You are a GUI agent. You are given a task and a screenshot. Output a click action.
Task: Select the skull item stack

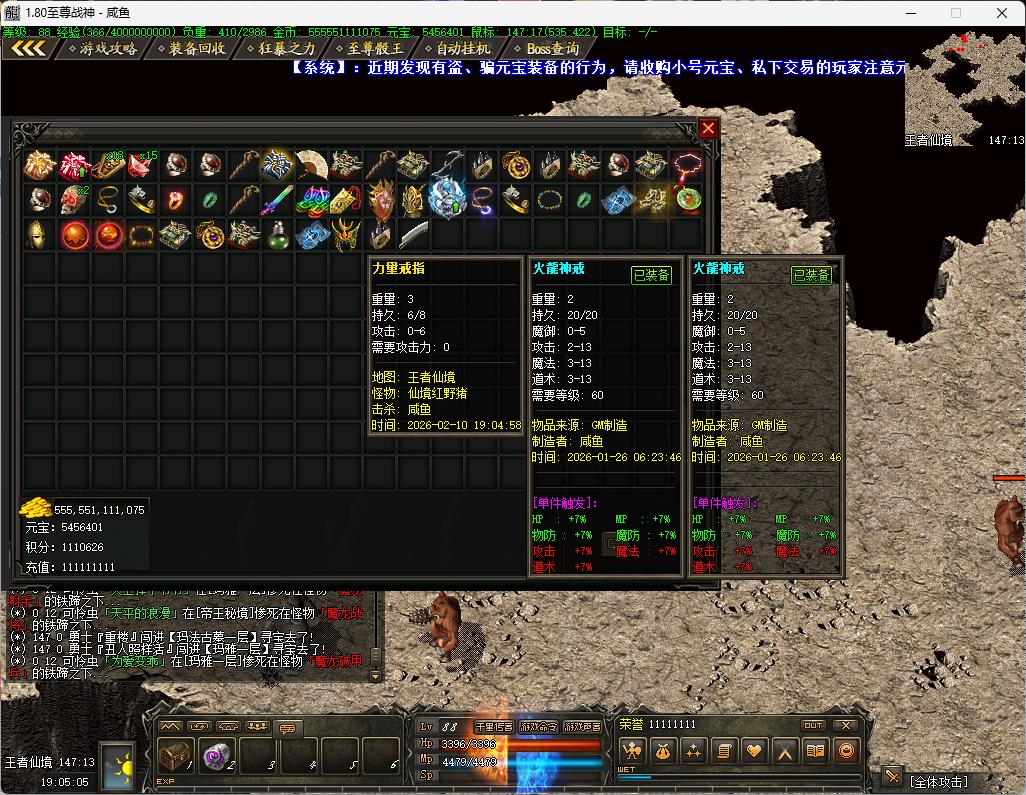(73, 200)
